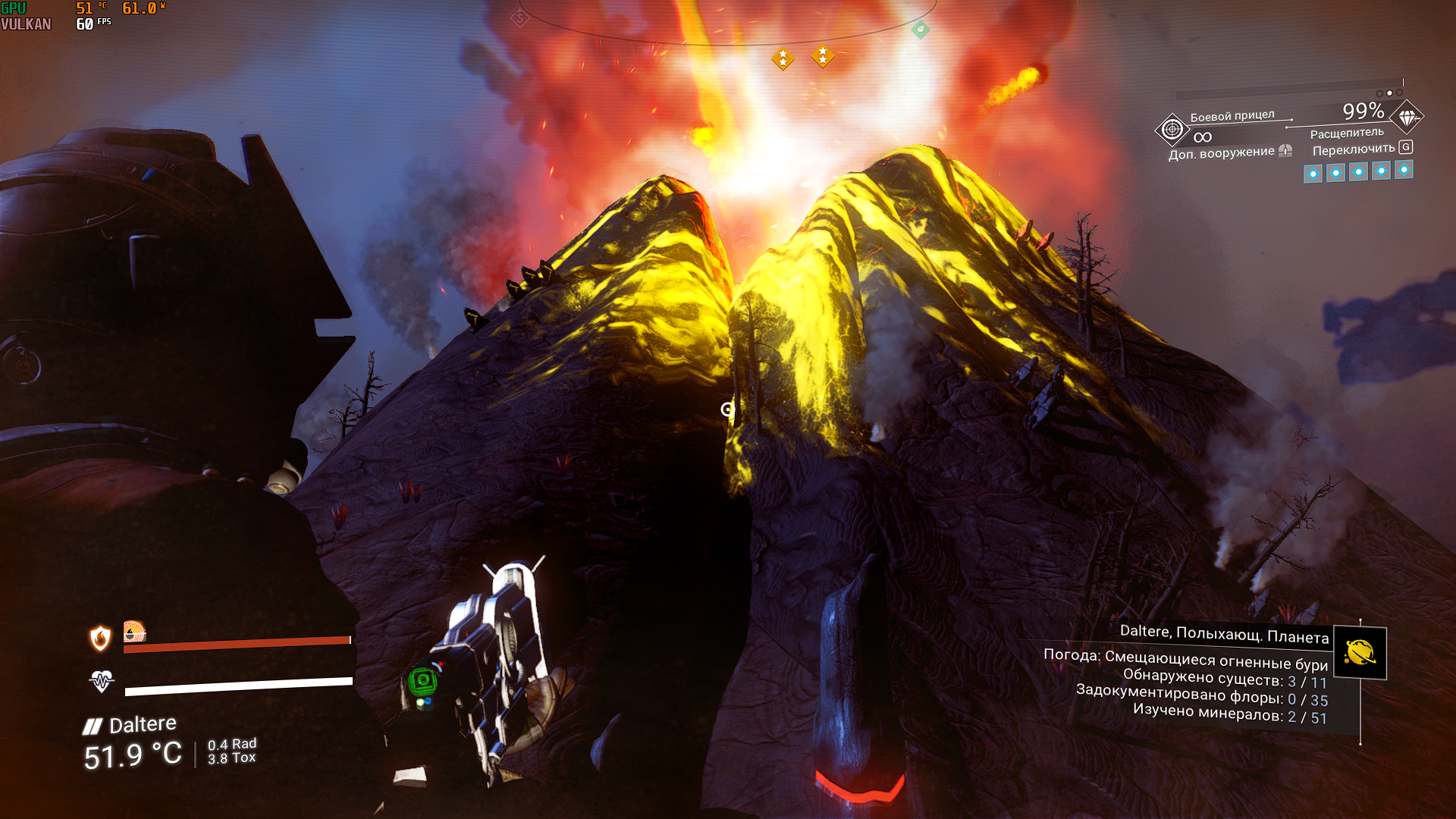The image size is (1456, 819).
Task: Click the Расщепитель diamond mining beam icon
Action: (x=1407, y=118)
